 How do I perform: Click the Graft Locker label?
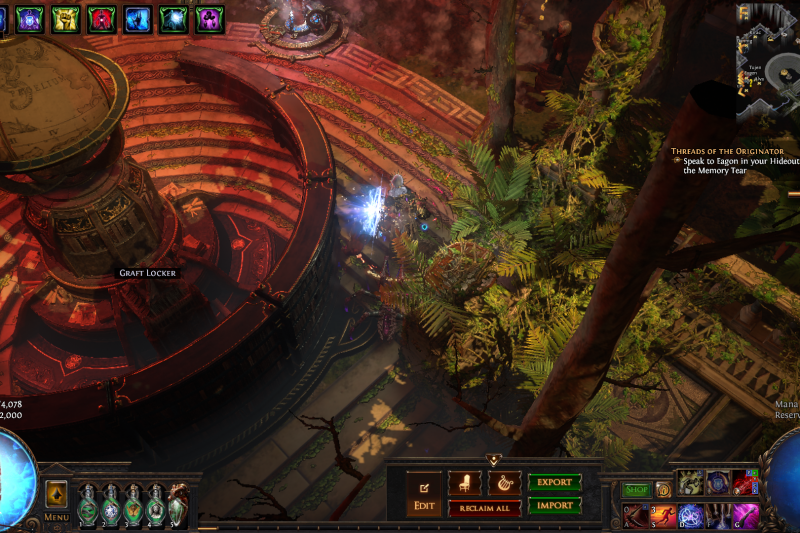(x=147, y=273)
